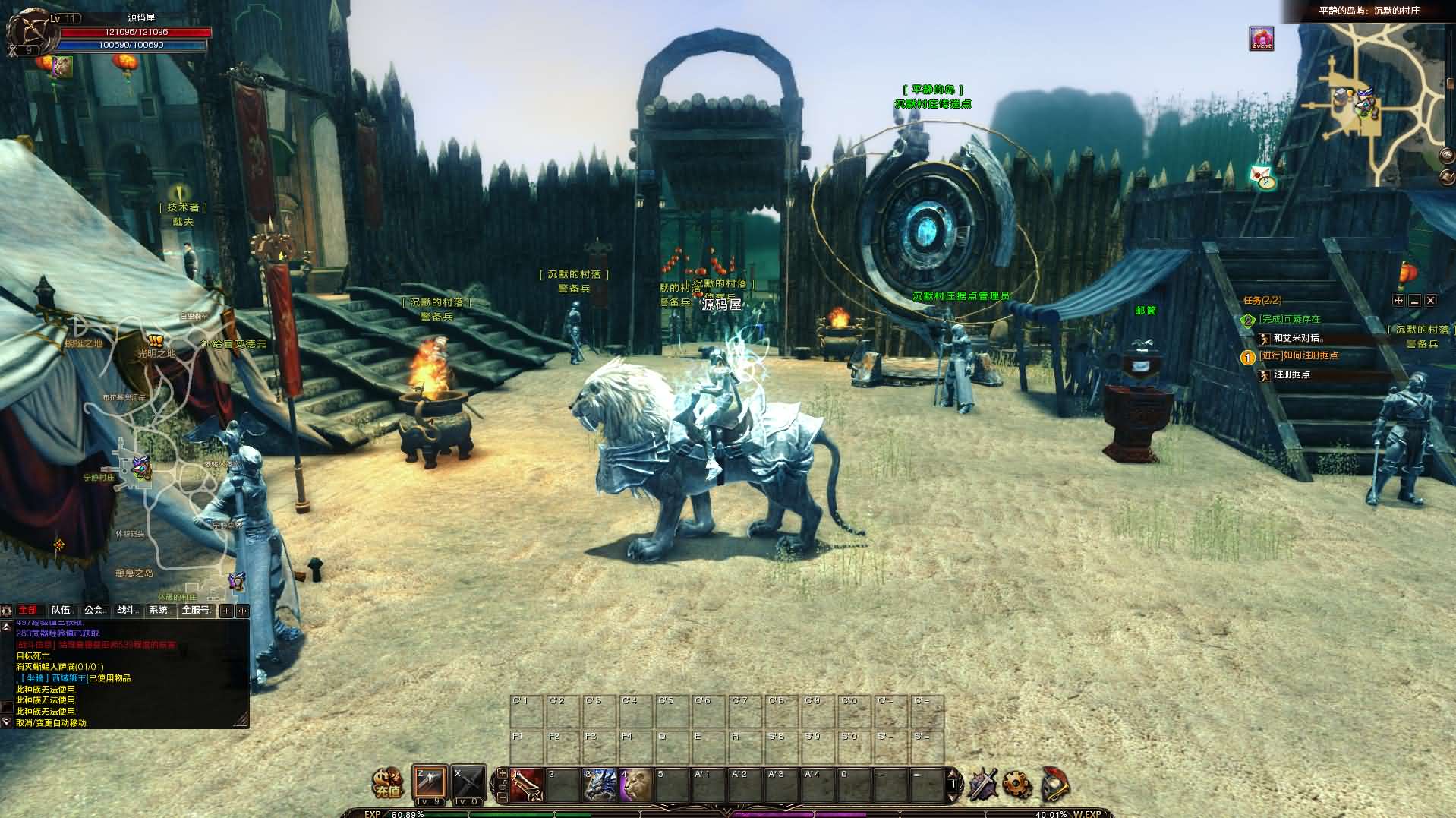1456x818 pixels.
Task: Switch to the 系统 system chat tab
Action: click(159, 610)
